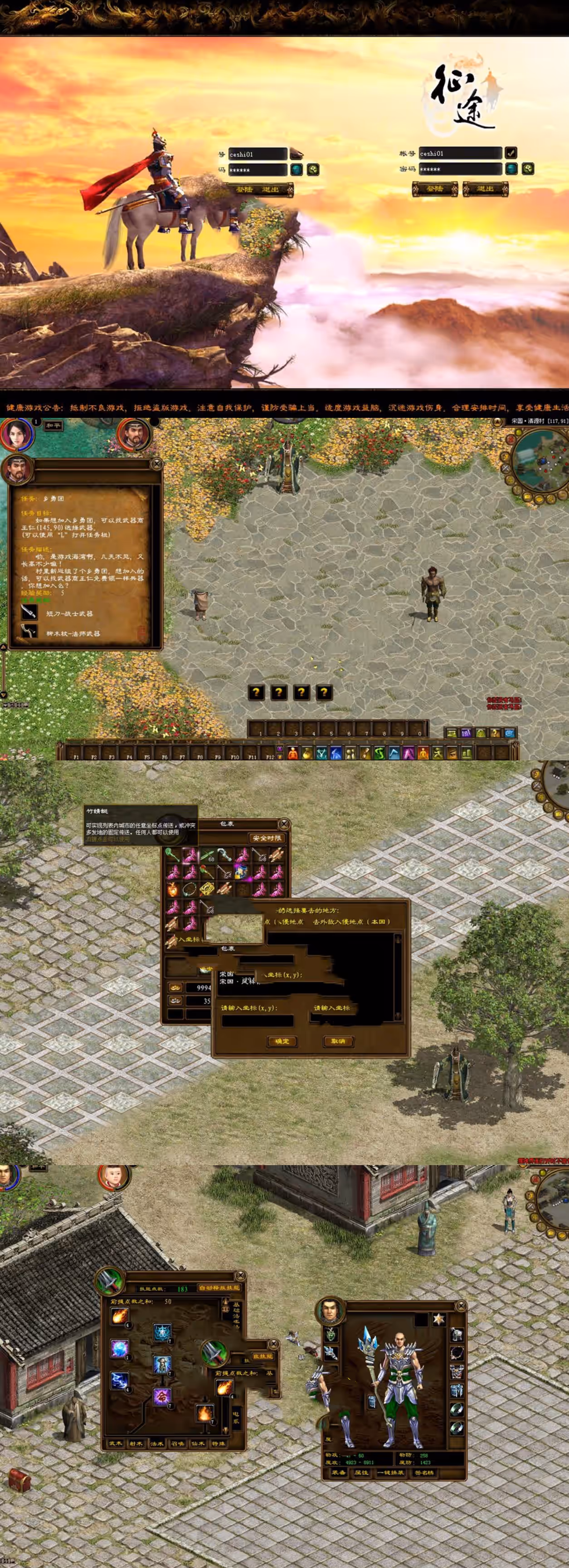
Task: Confirm teleport with the 确定 button
Action: click(x=282, y=1041)
